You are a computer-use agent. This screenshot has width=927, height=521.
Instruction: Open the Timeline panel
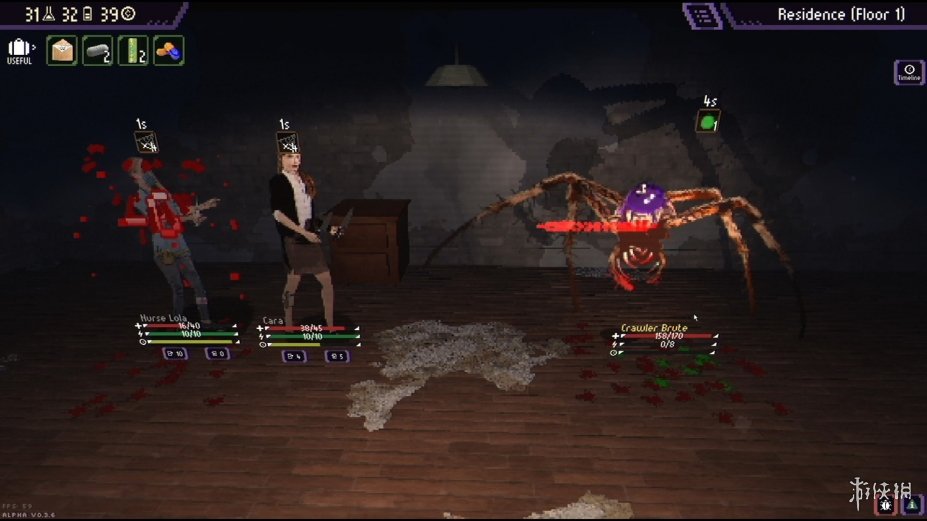(909, 72)
